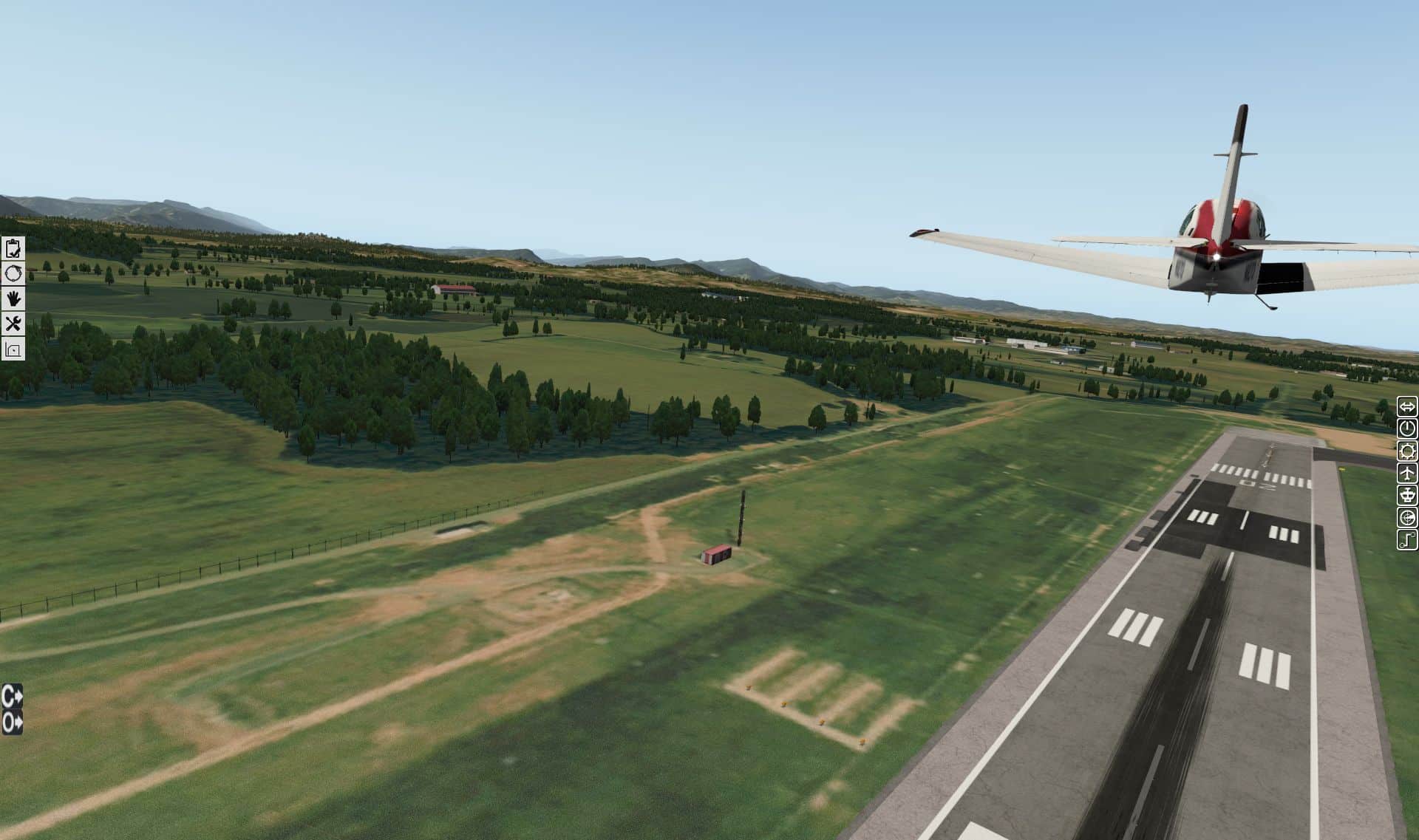Click the double-headed horizontal arrow icon

click(1407, 406)
